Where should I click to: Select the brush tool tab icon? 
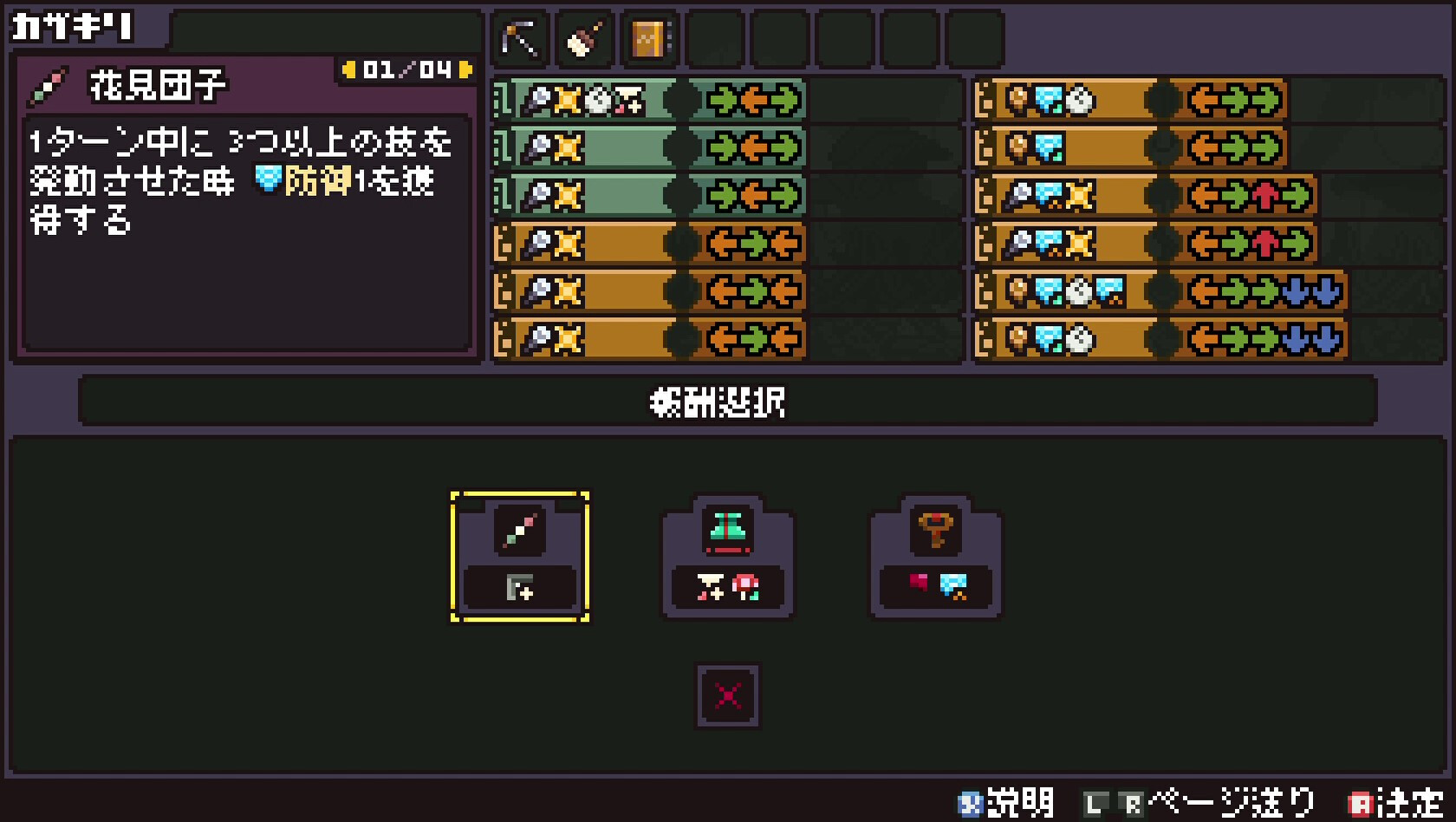coord(583,37)
